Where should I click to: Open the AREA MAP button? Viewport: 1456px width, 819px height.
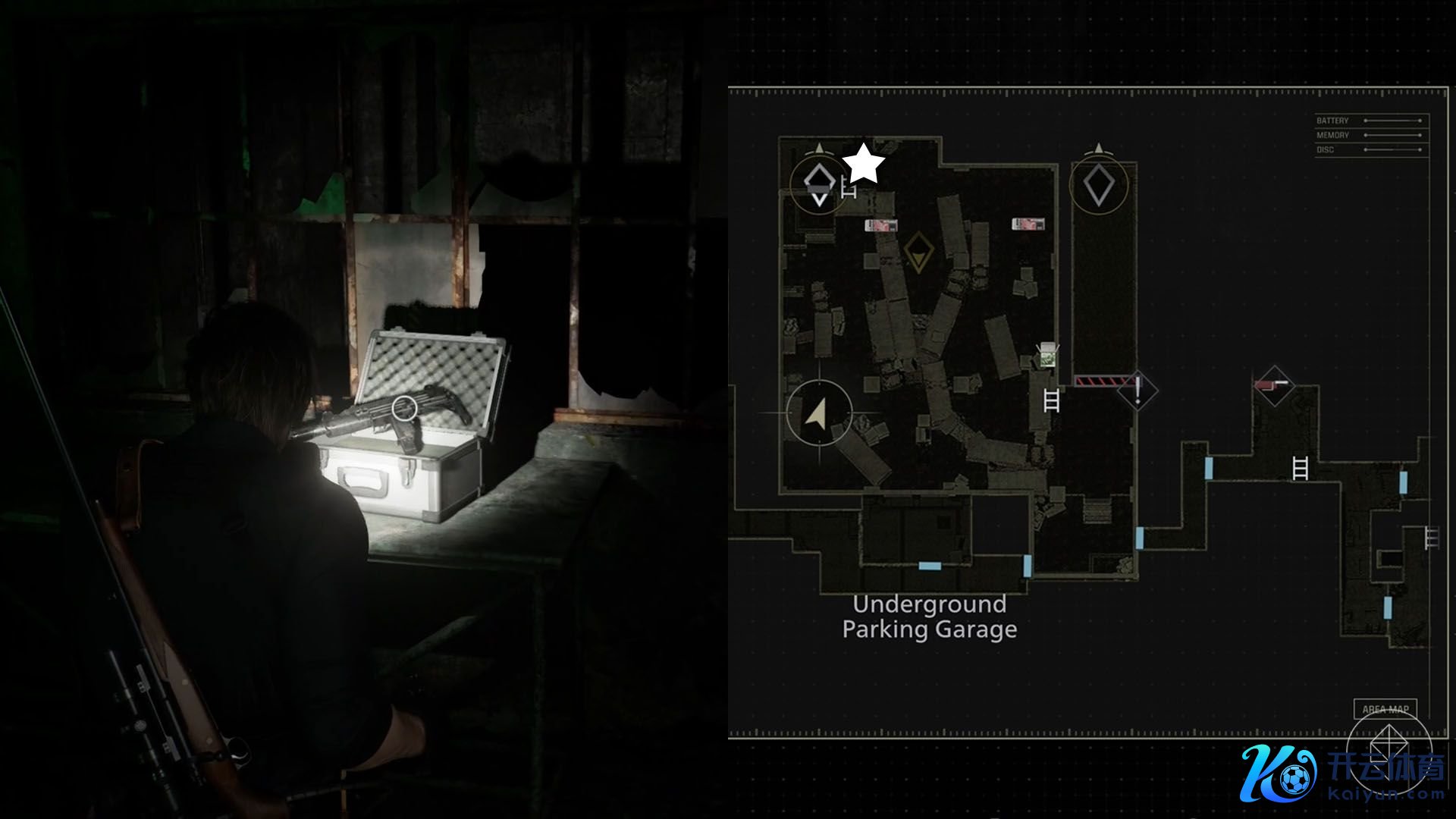pyautogui.click(x=1385, y=709)
